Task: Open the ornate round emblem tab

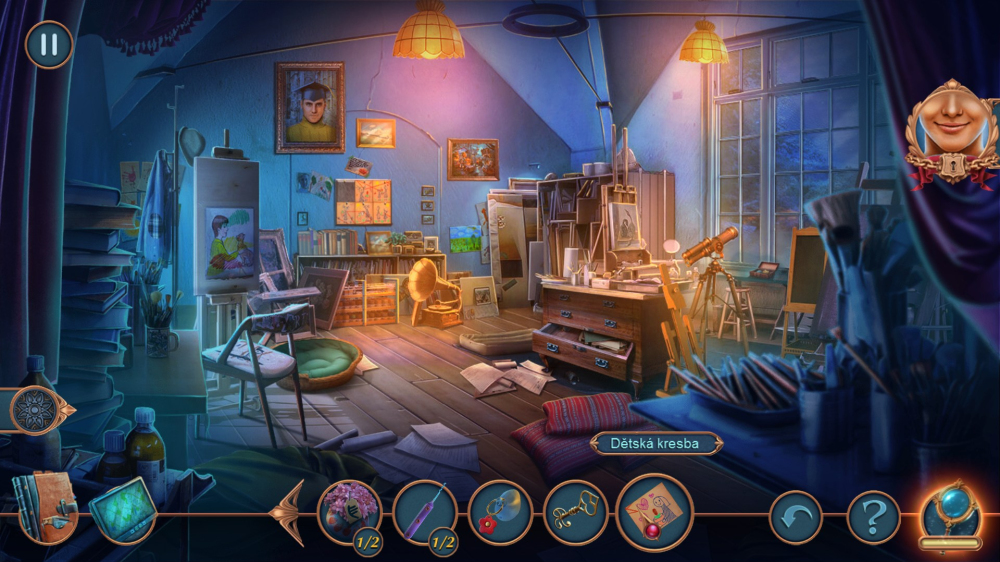Action: click(x=36, y=410)
